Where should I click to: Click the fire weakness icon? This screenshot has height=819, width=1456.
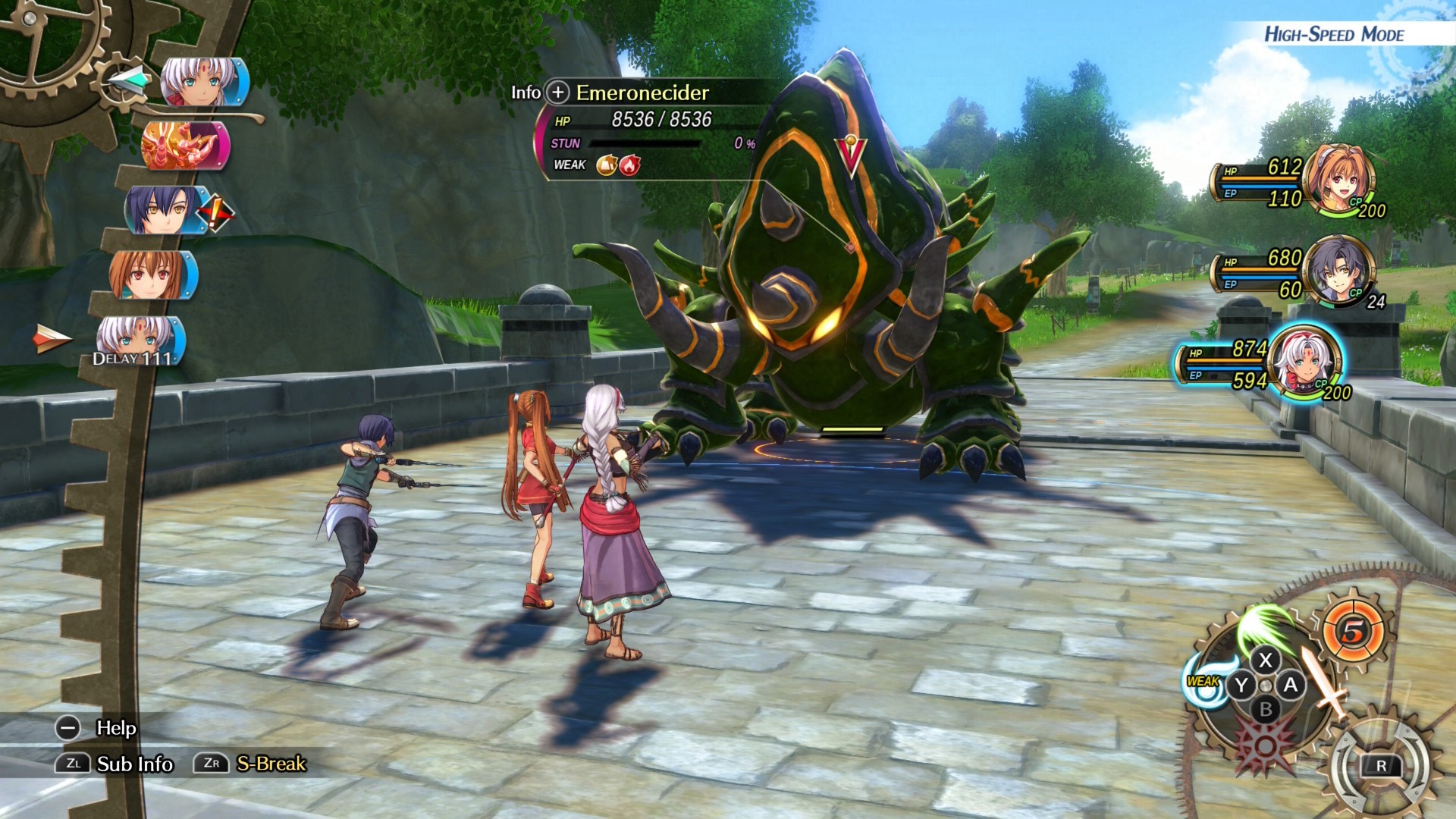629,165
